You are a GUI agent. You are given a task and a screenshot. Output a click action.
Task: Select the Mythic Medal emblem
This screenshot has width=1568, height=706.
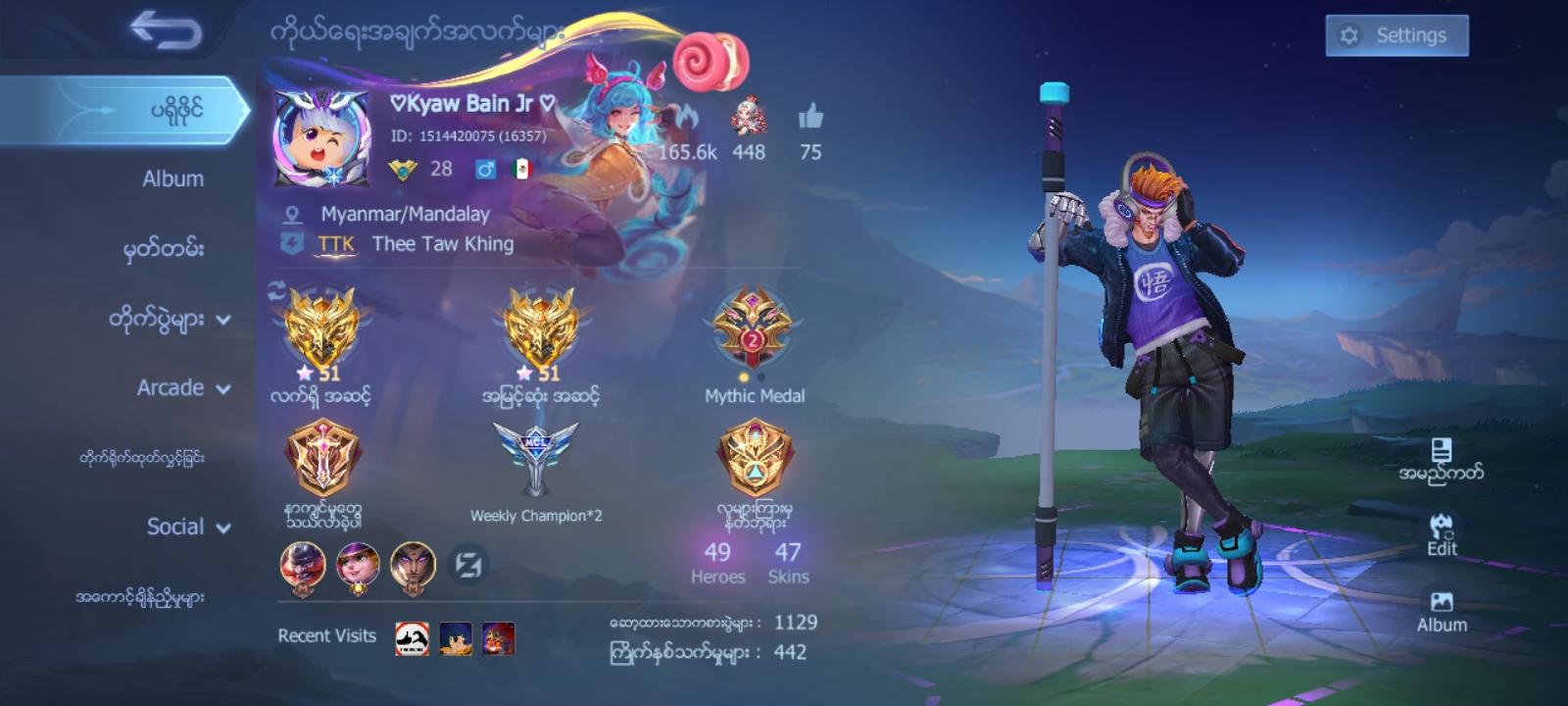coord(752,328)
